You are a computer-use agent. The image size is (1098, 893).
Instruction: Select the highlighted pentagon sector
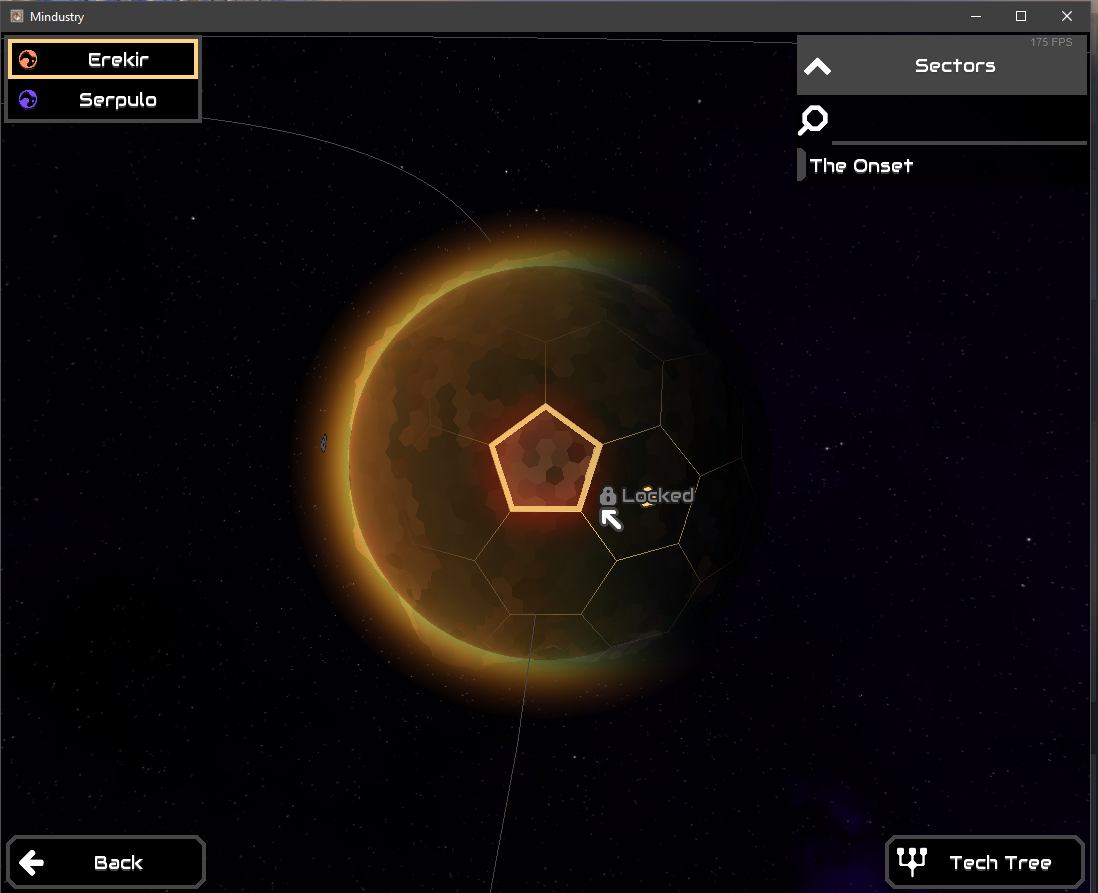pyautogui.click(x=545, y=462)
